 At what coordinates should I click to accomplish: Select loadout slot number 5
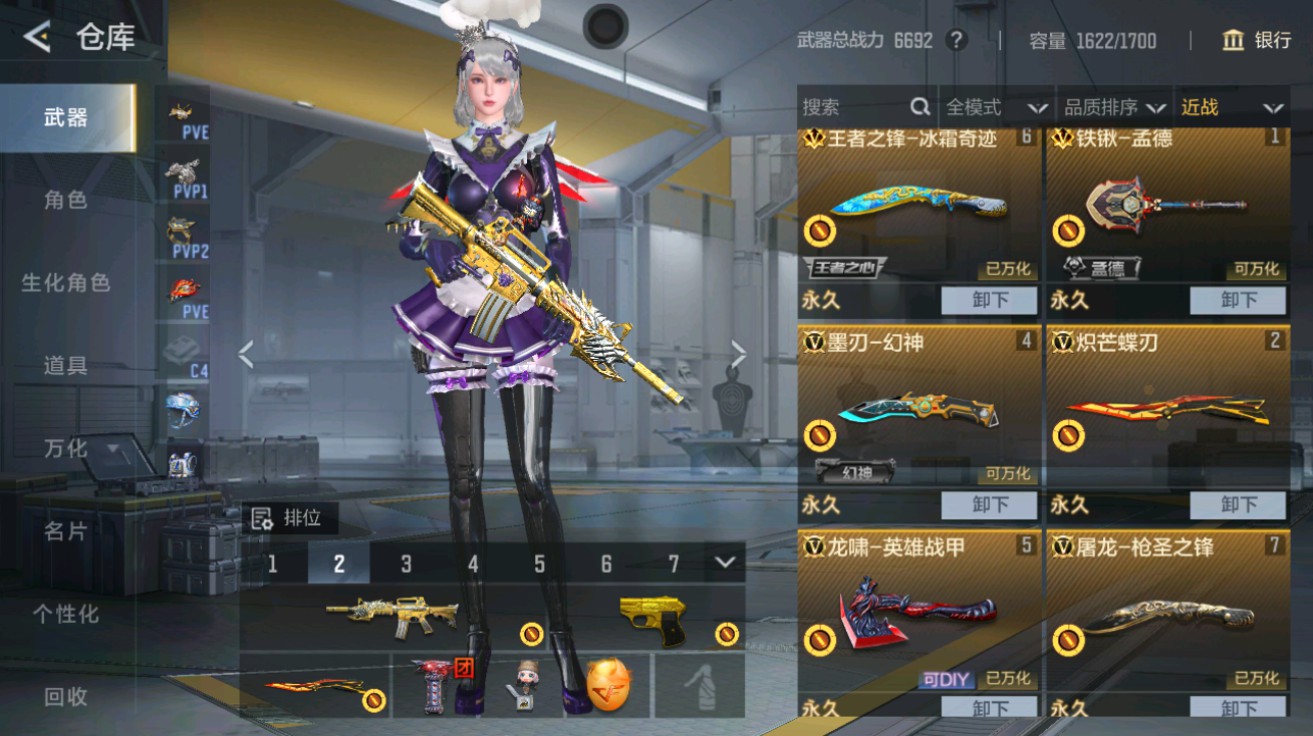[x=538, y=565]
